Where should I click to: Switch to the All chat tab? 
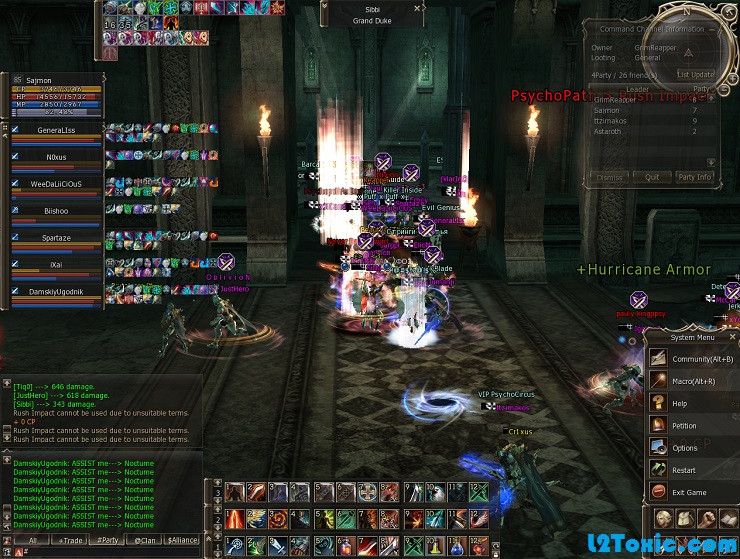(x=32, y=540)
